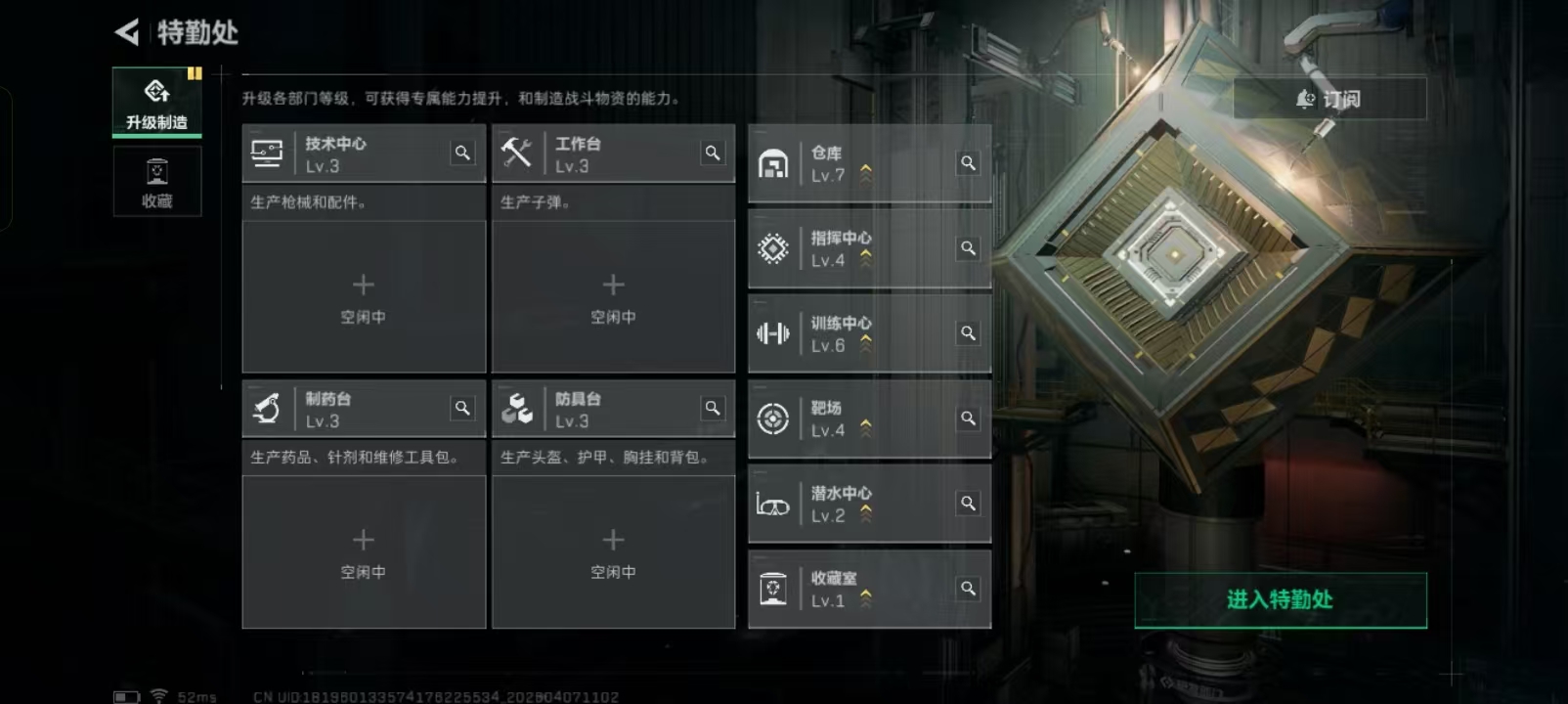The image size is (1568, 704).
Task: Add a production job in 技术中心 idle slot
Action: (x=364, y=296)
